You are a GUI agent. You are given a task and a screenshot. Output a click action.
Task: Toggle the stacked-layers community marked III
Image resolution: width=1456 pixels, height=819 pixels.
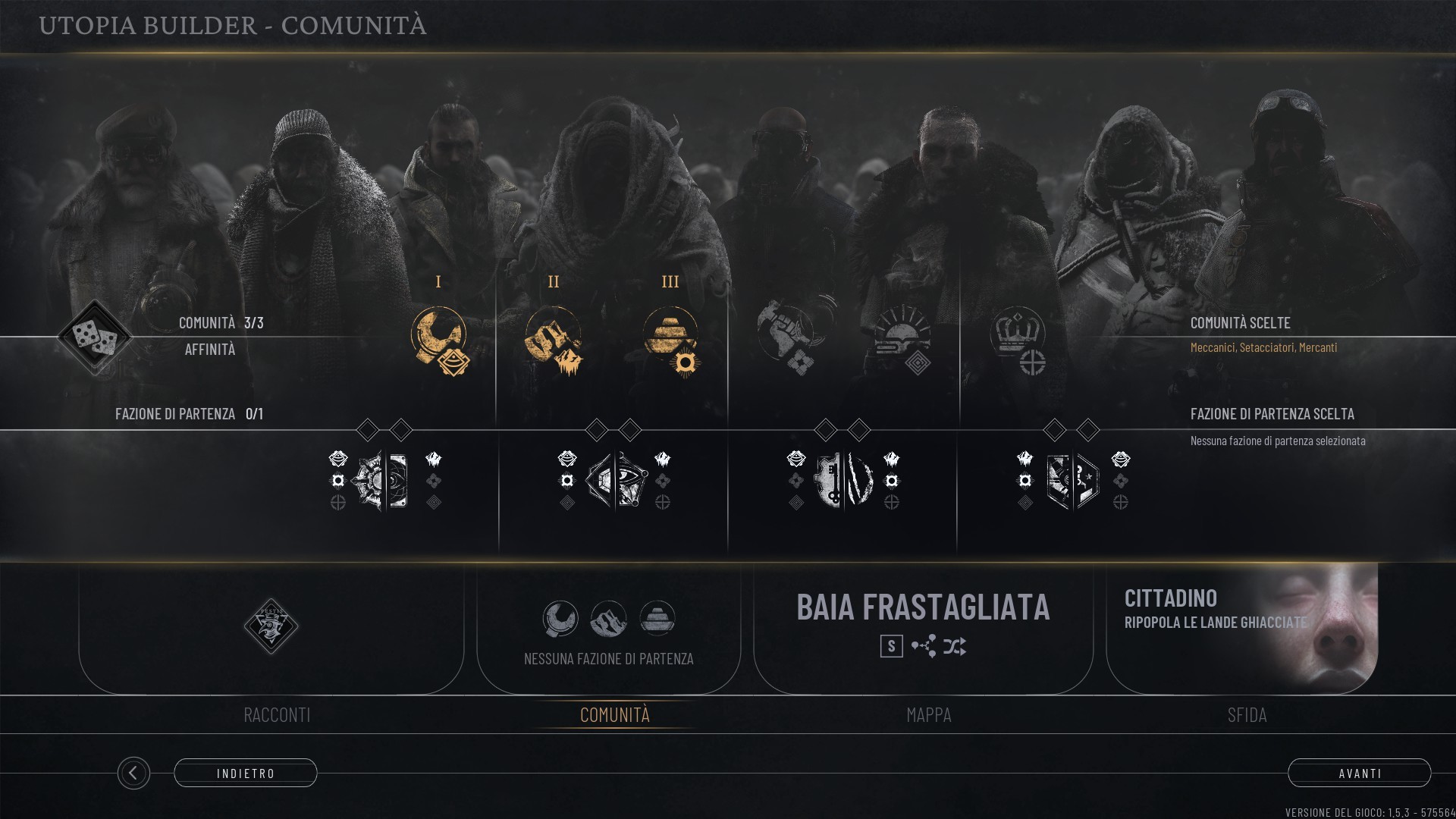tap(670, 338)
